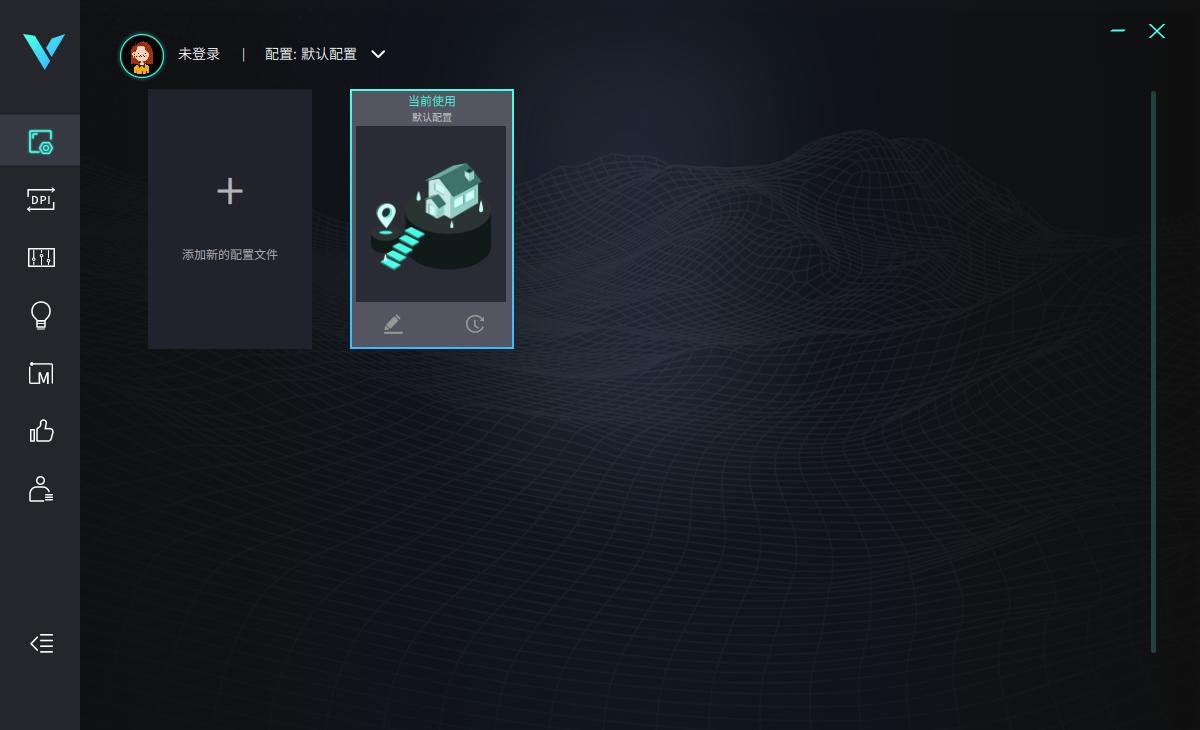Open the configuration dropdown arrow
The width and height of the screenshot is (1200, 730).
pyautogui.click(x=378, y=54)
